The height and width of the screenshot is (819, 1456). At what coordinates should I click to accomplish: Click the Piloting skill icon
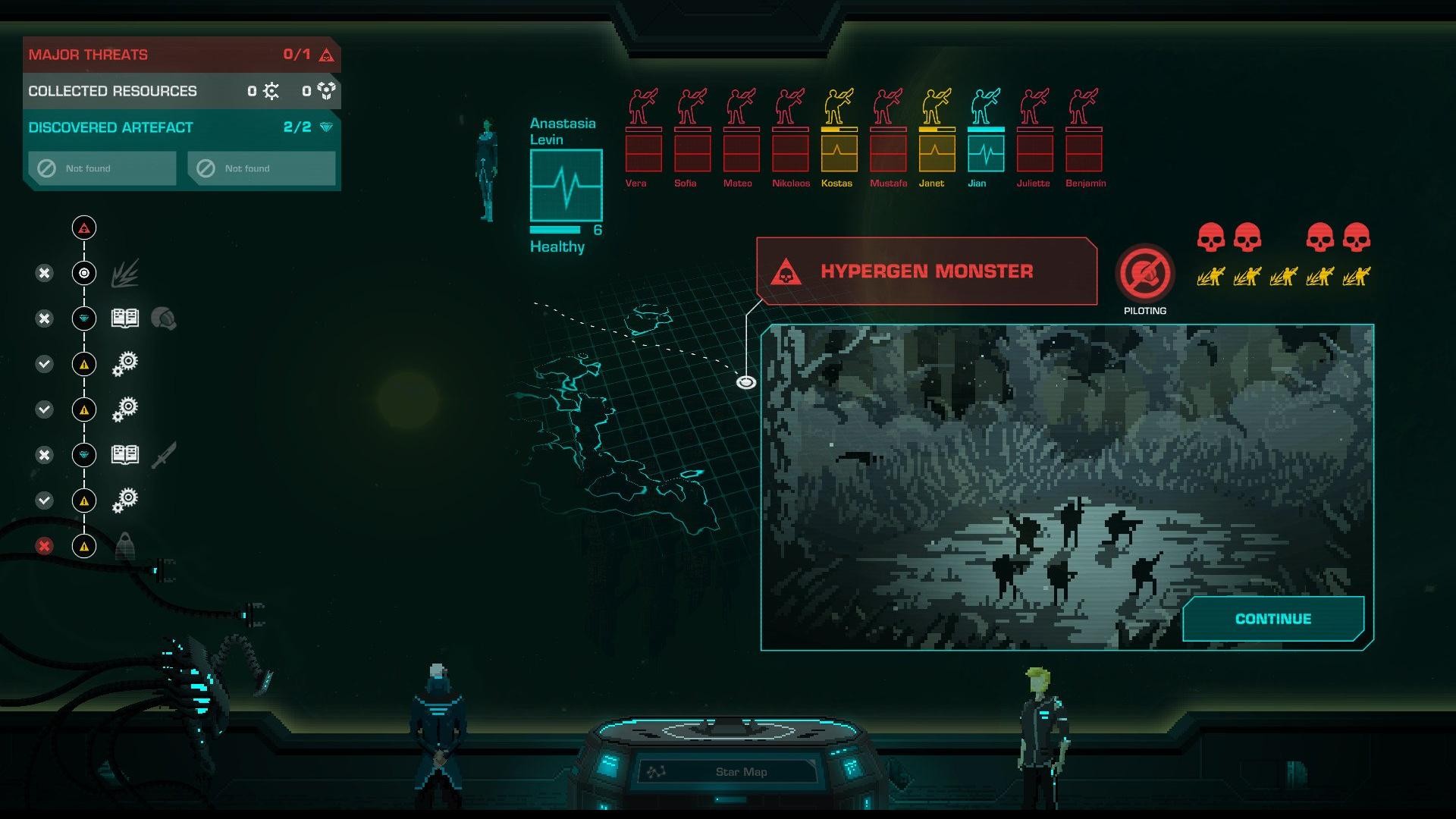[x=1144, y=273]
